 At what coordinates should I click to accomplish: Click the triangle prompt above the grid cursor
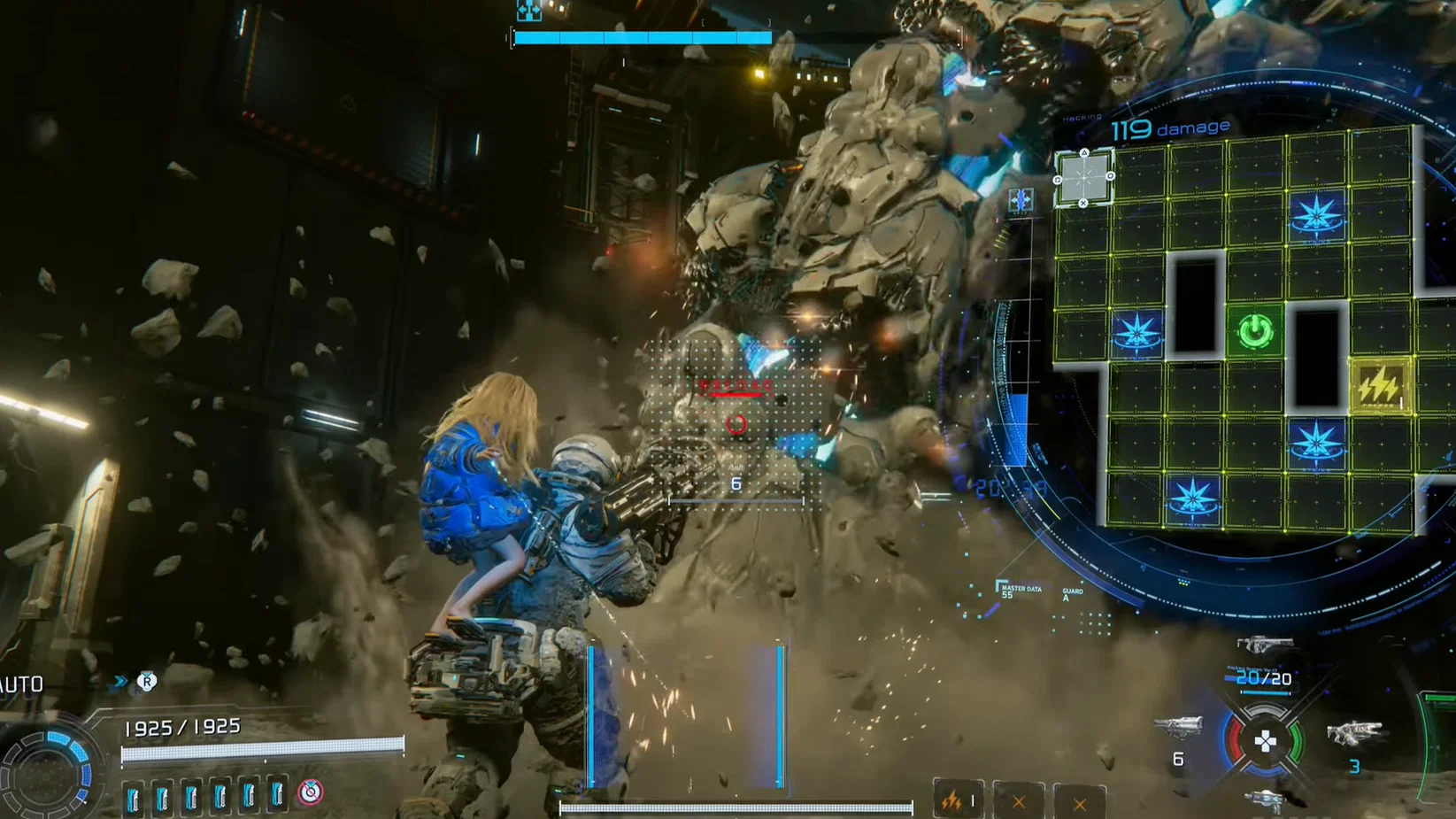click(1085, 152)
